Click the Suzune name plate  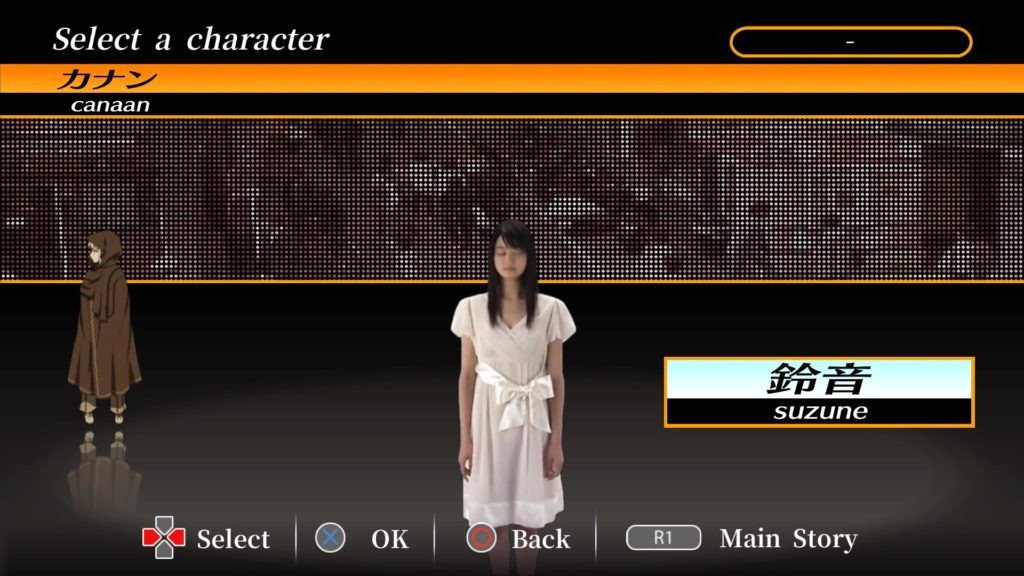click(819, 392)
